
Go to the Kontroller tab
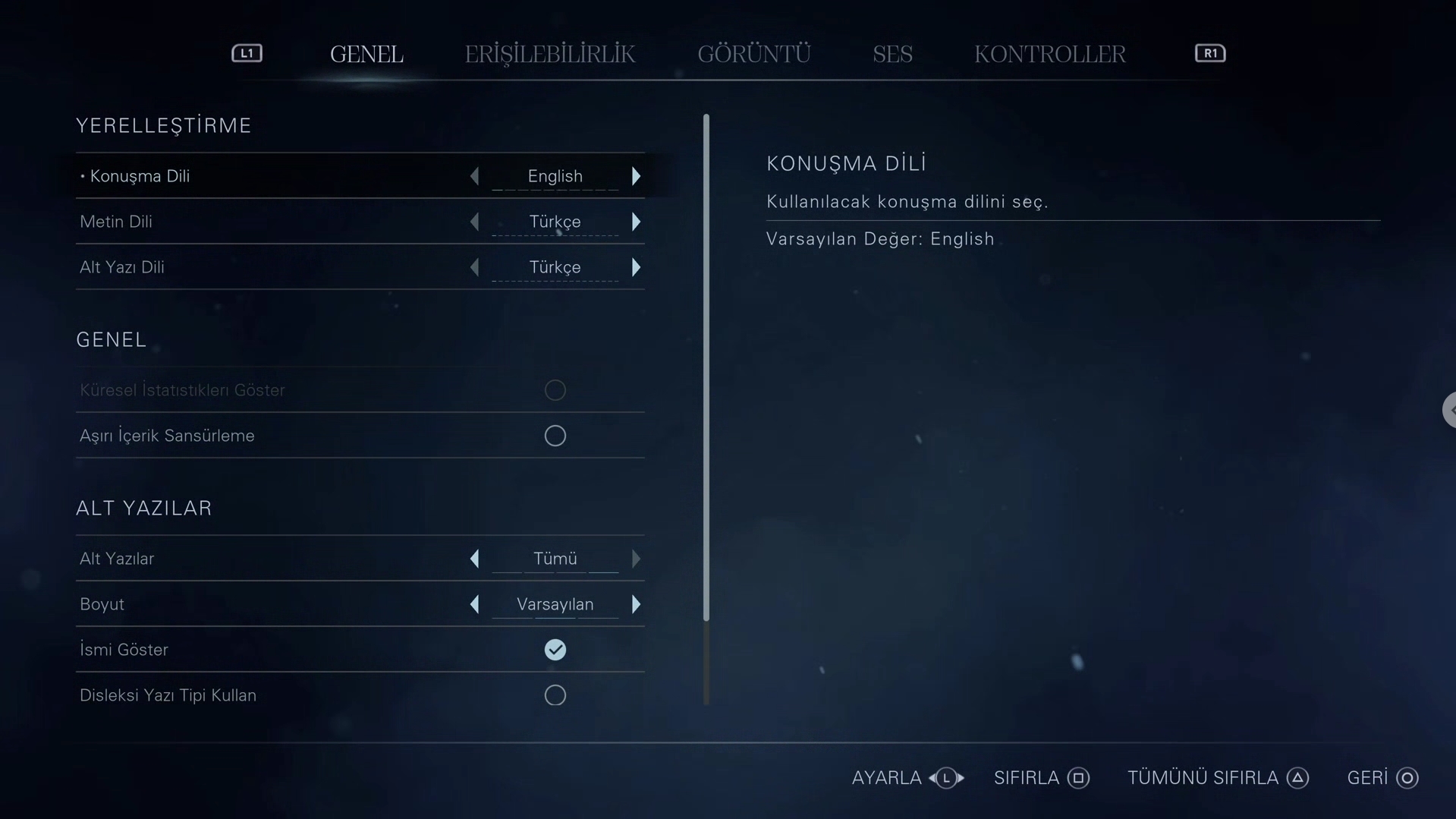[x=1049, y=54]
